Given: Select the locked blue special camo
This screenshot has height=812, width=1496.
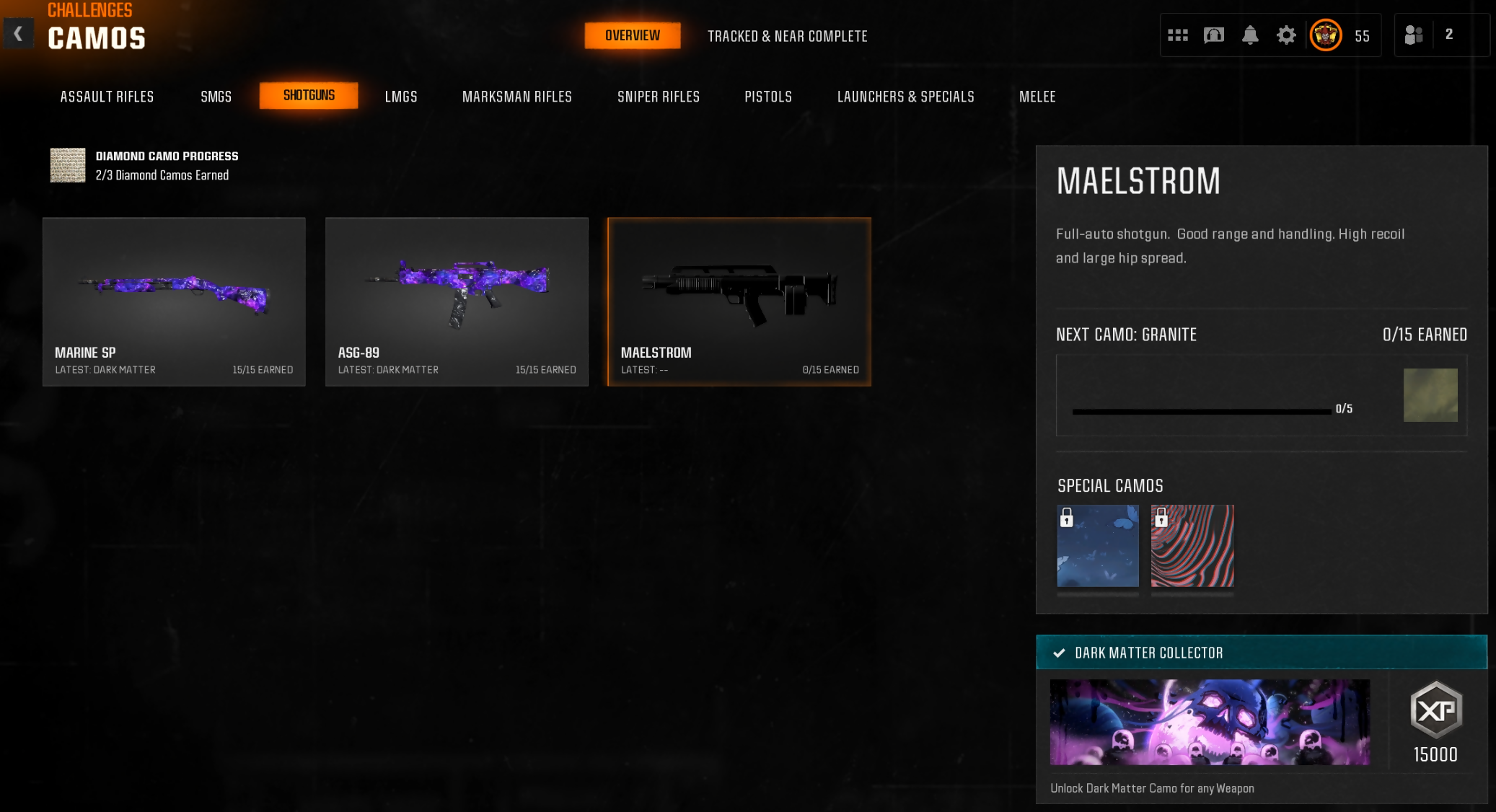Looking at the screenshot, I should click(x=1097, y=546).
